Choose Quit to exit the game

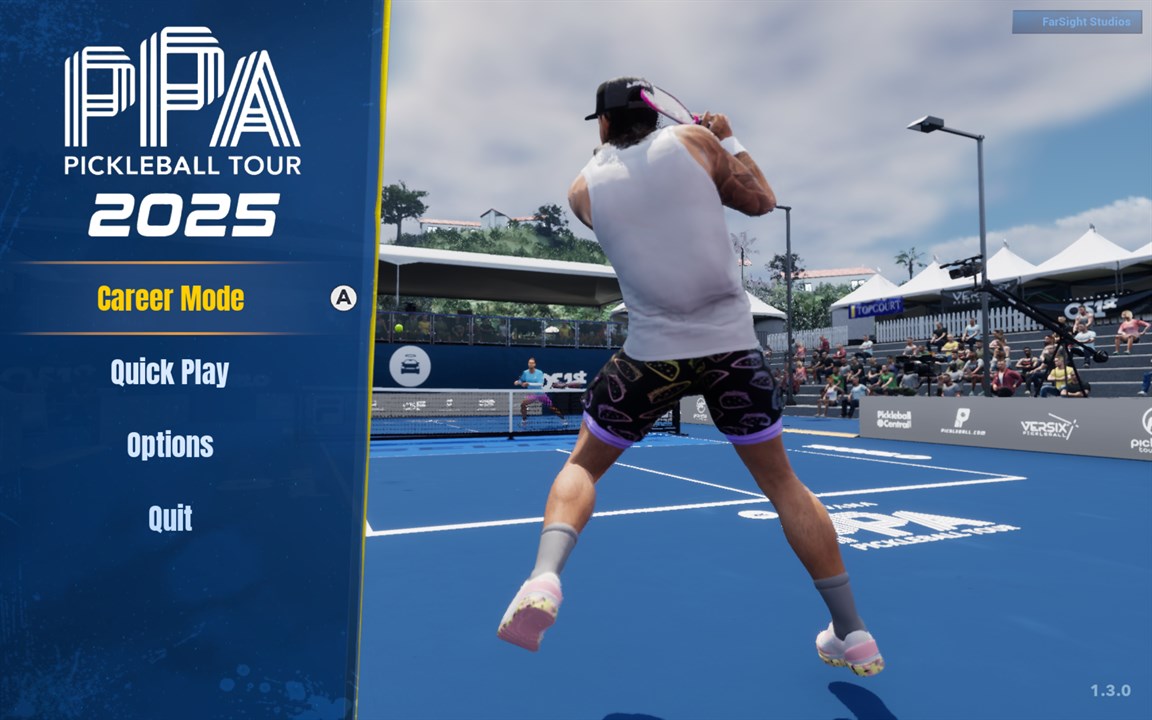coord(170,518)
